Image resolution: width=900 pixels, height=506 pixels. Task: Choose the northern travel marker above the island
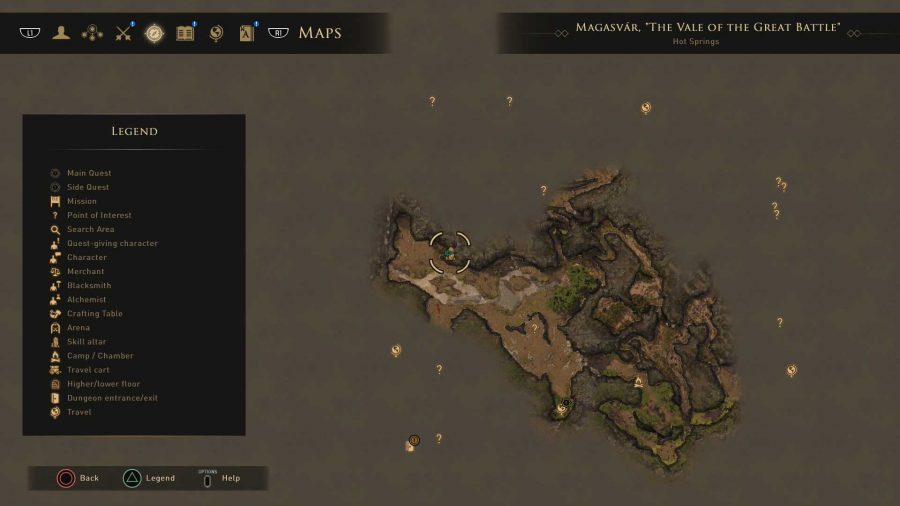pos(646,108)
